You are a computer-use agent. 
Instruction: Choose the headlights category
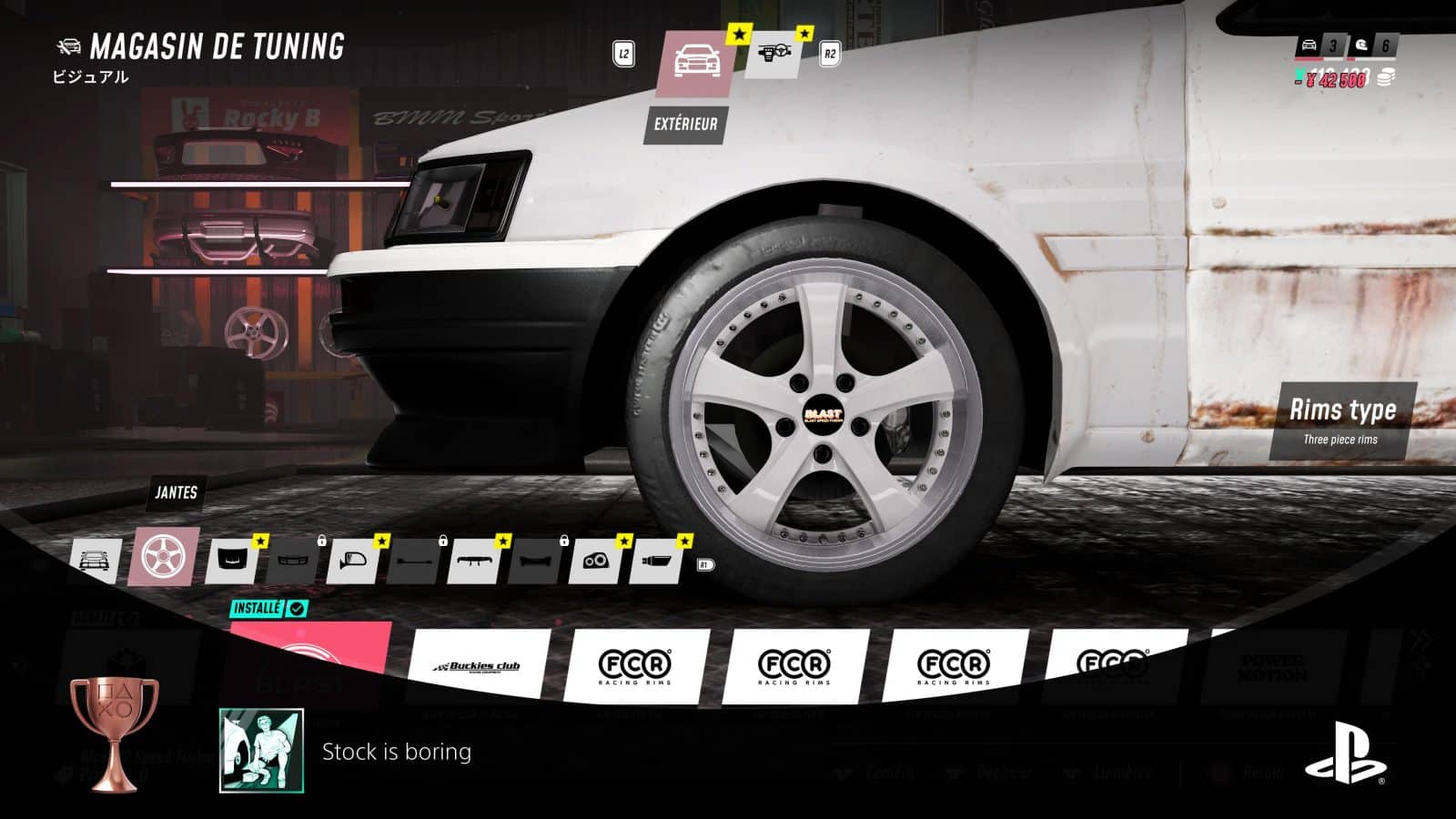(594, 561)
